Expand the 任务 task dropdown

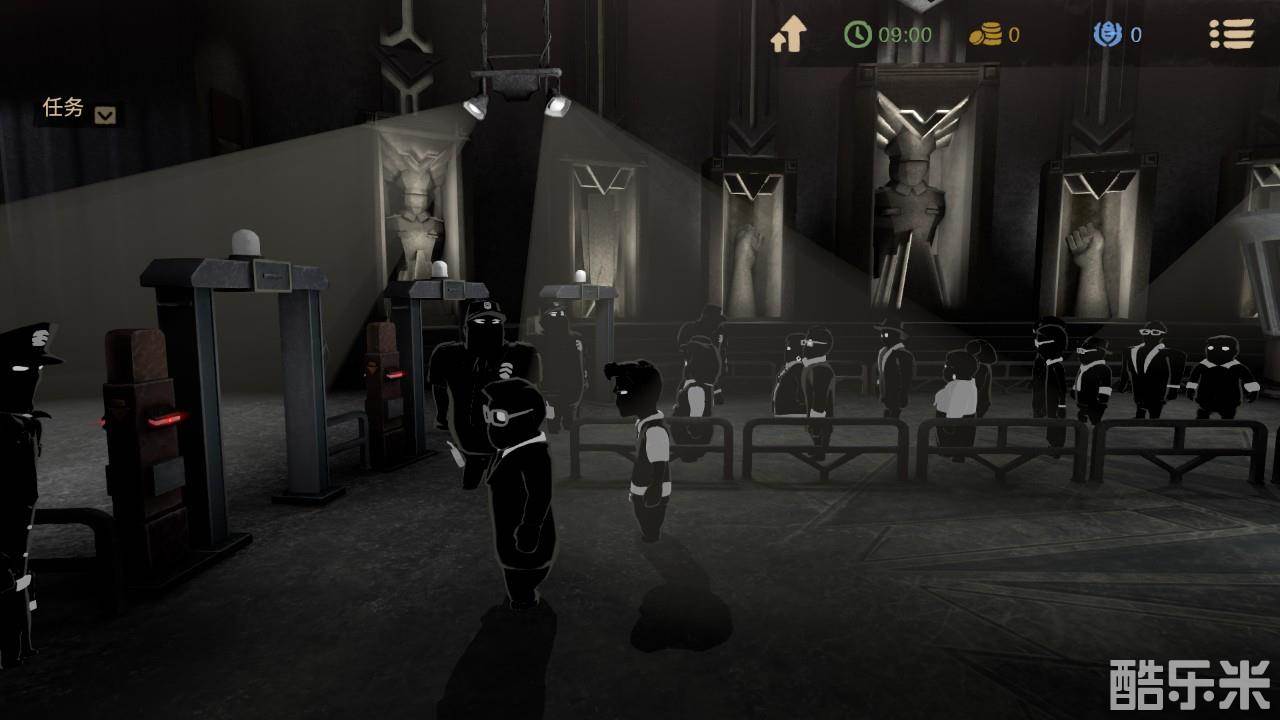coord(105,114)
